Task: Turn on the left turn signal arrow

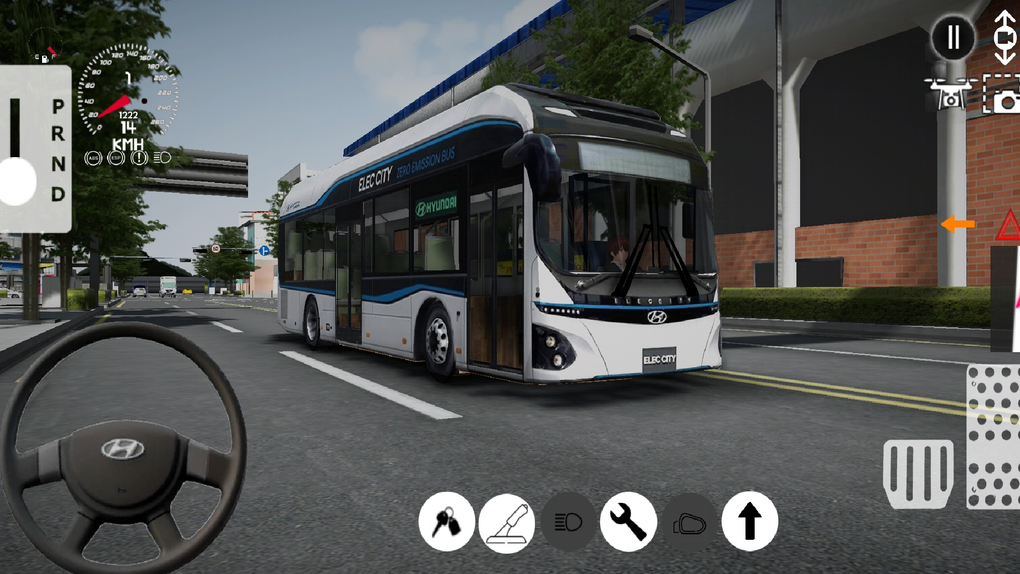Action: pyautogui.click(x=958, y=224)
